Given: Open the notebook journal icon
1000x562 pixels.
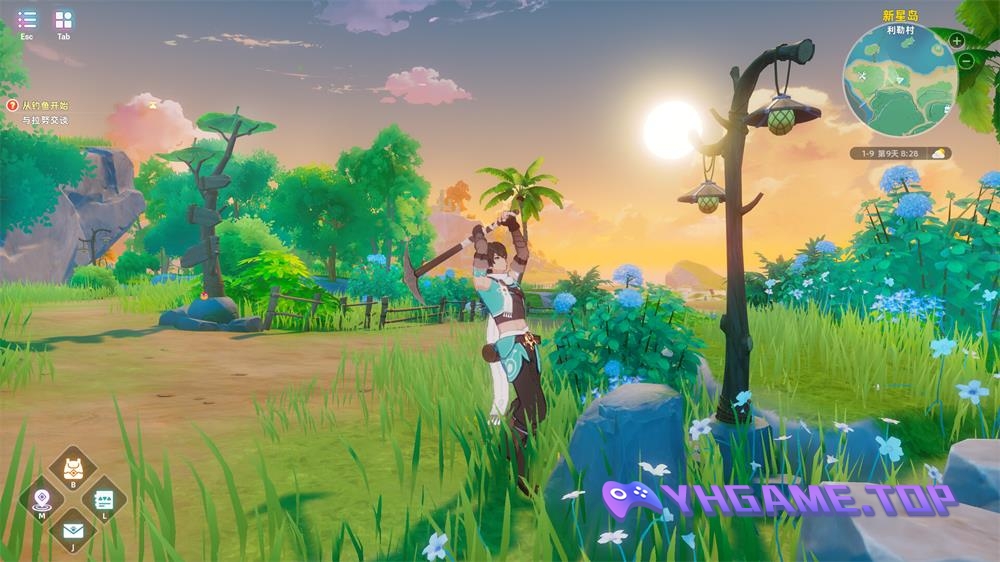Looking at the screenshot, I should click(103, 497).
